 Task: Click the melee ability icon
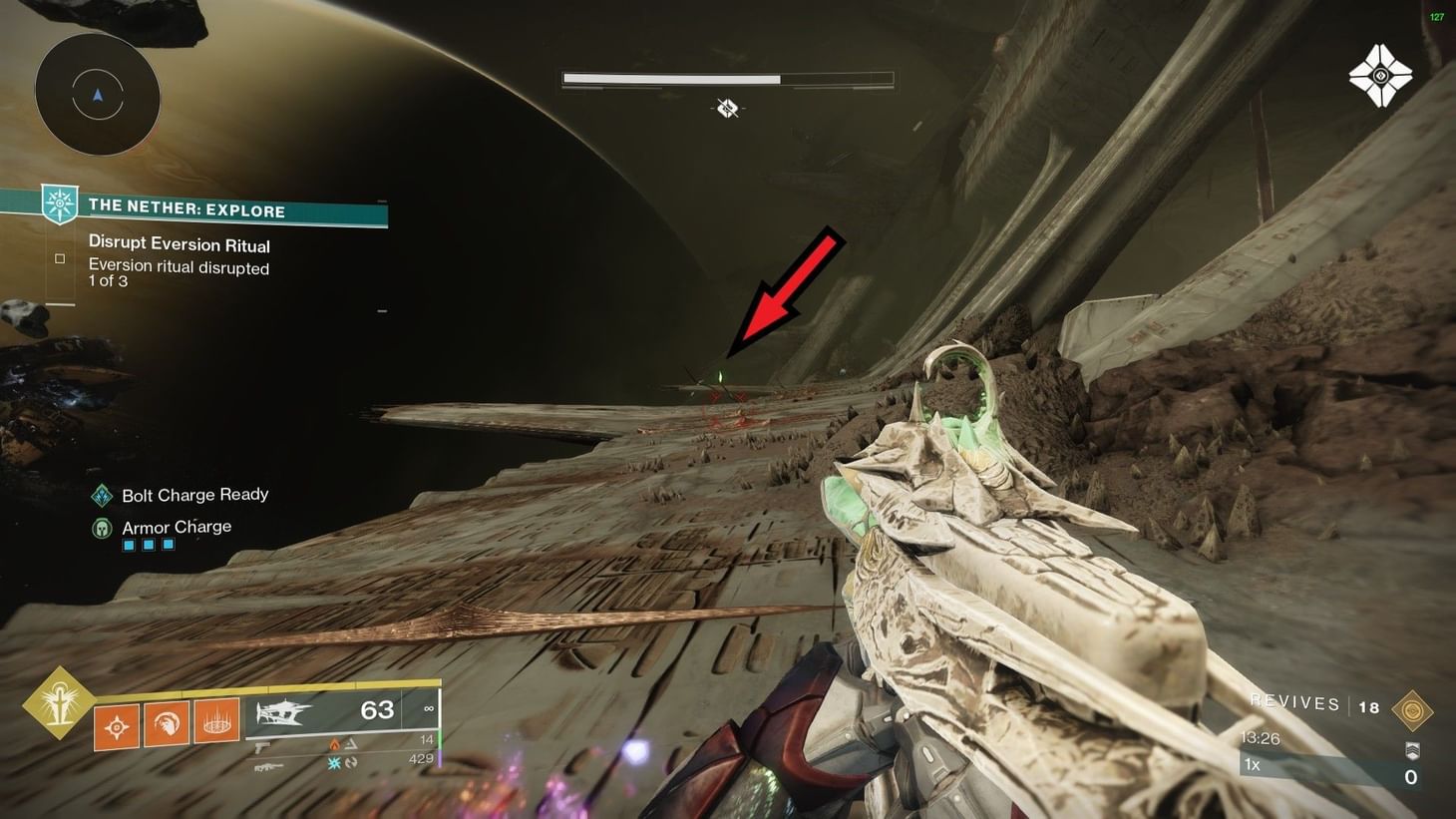point(169,726)
